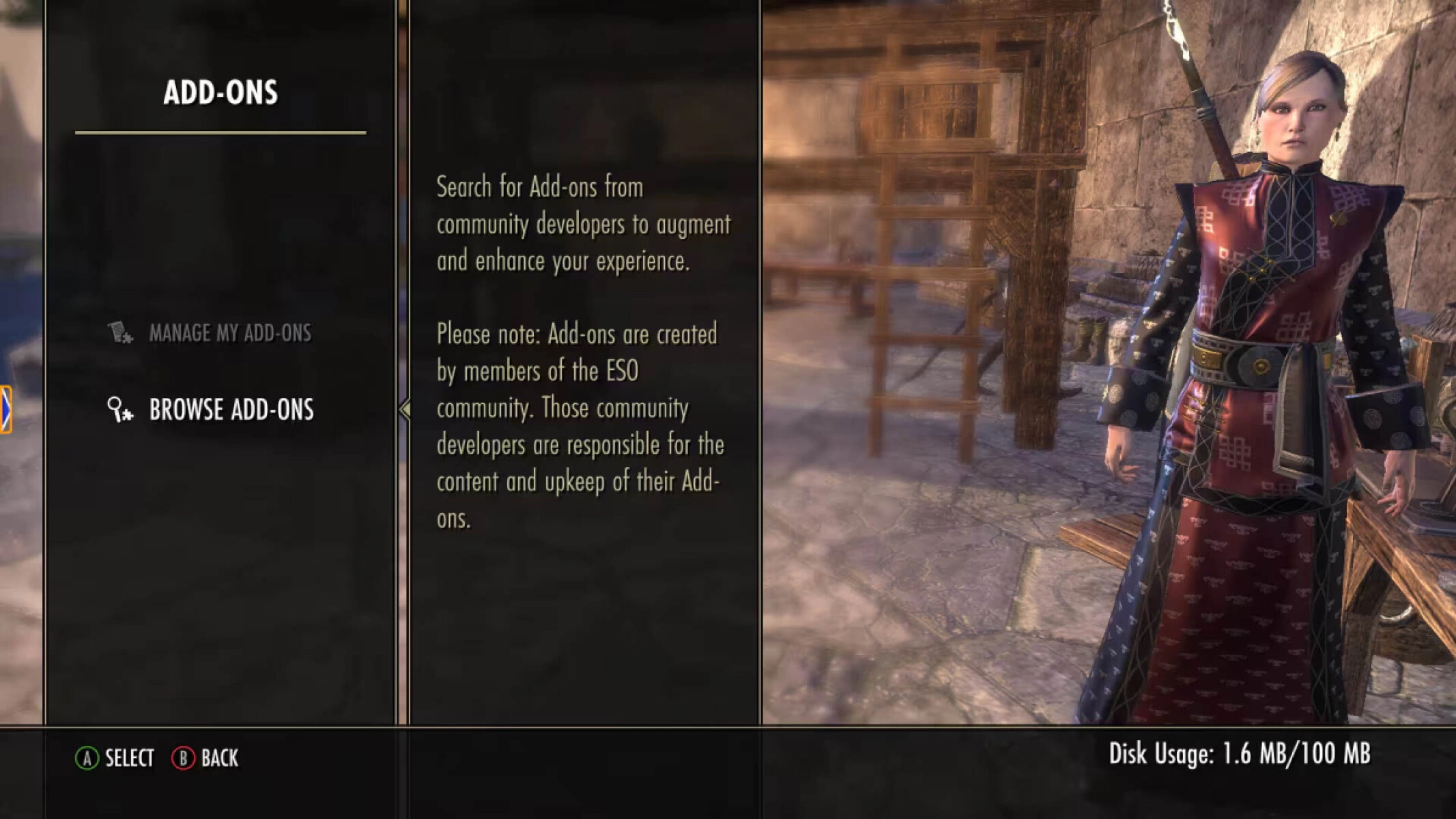This screenshot has width=1456, height=819.
Task: Activate the highlighted selection arrow indicator
Action: [x=404, y=409]
